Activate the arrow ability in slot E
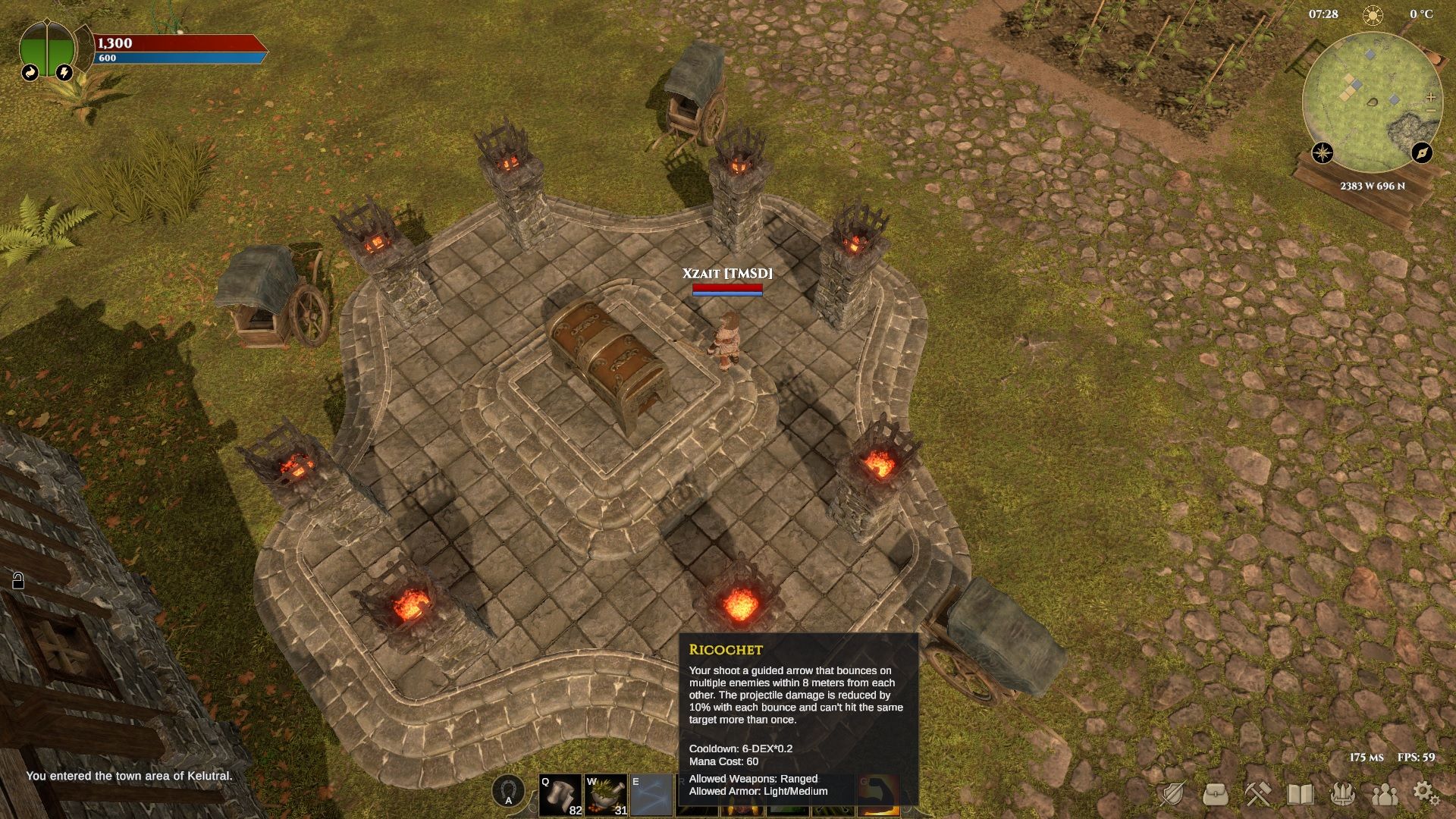The height and width of the screenshot is (819, 1456). pos(651,794)
